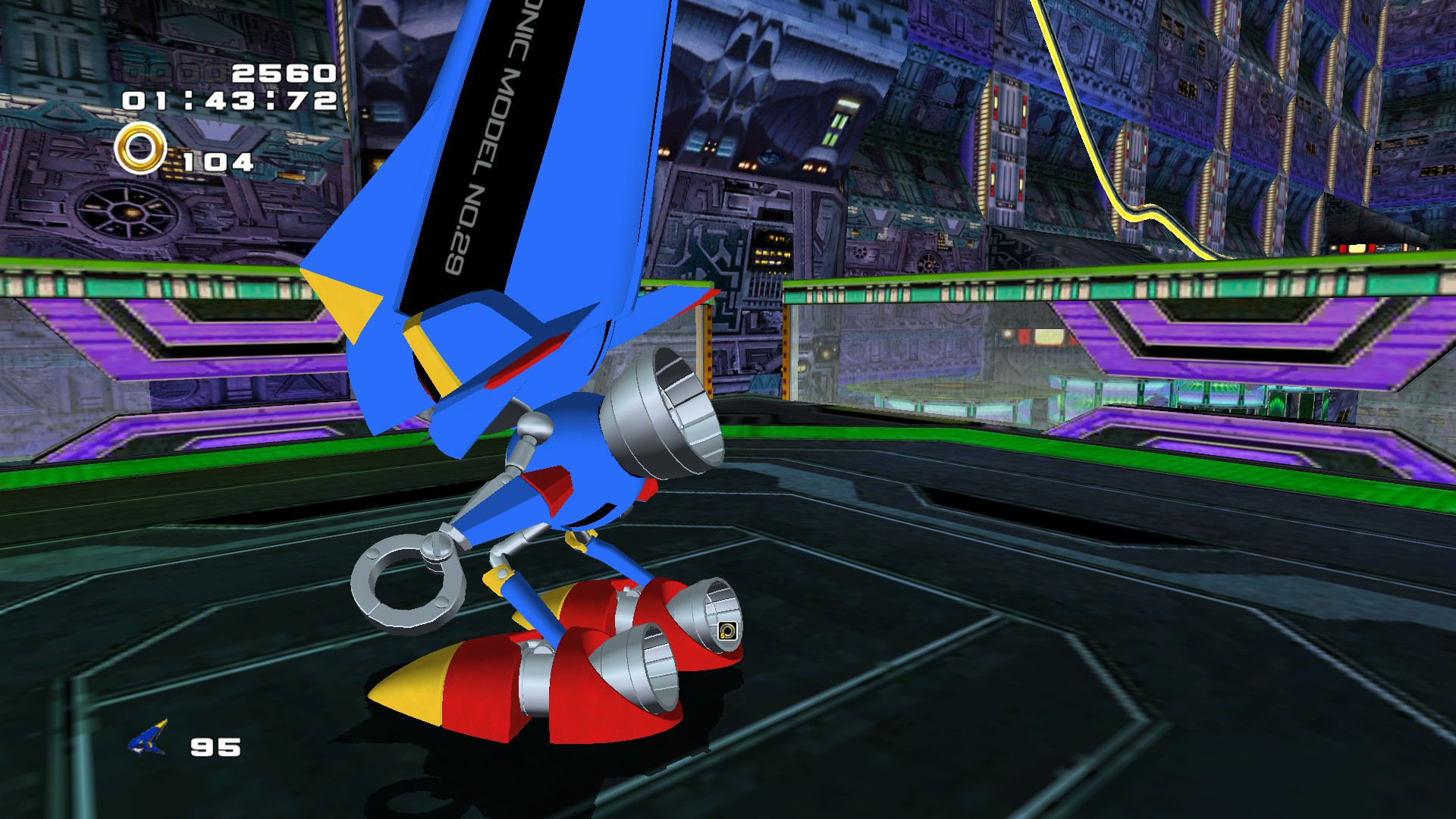The image size is (1456, 819).
Task: Select the score value 2560
Action: pos(284,74)
